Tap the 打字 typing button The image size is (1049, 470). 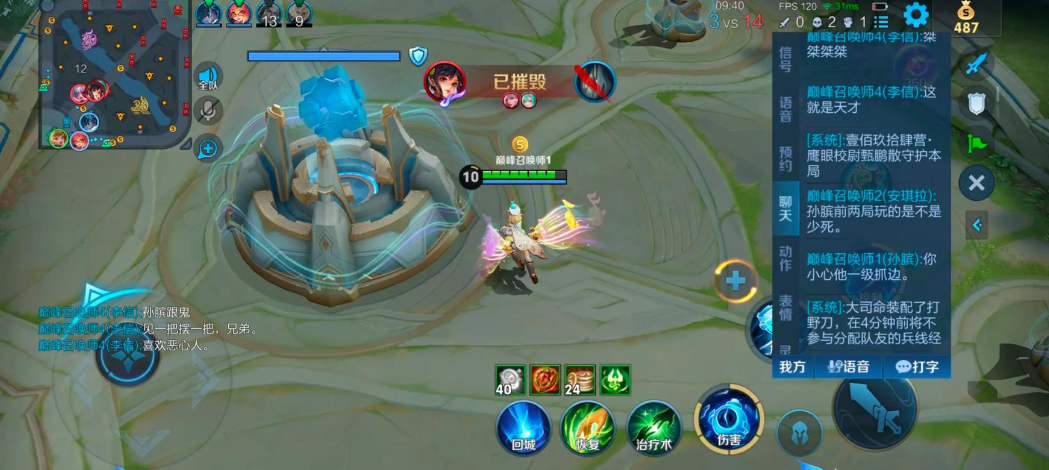click(x=917, y=367)
